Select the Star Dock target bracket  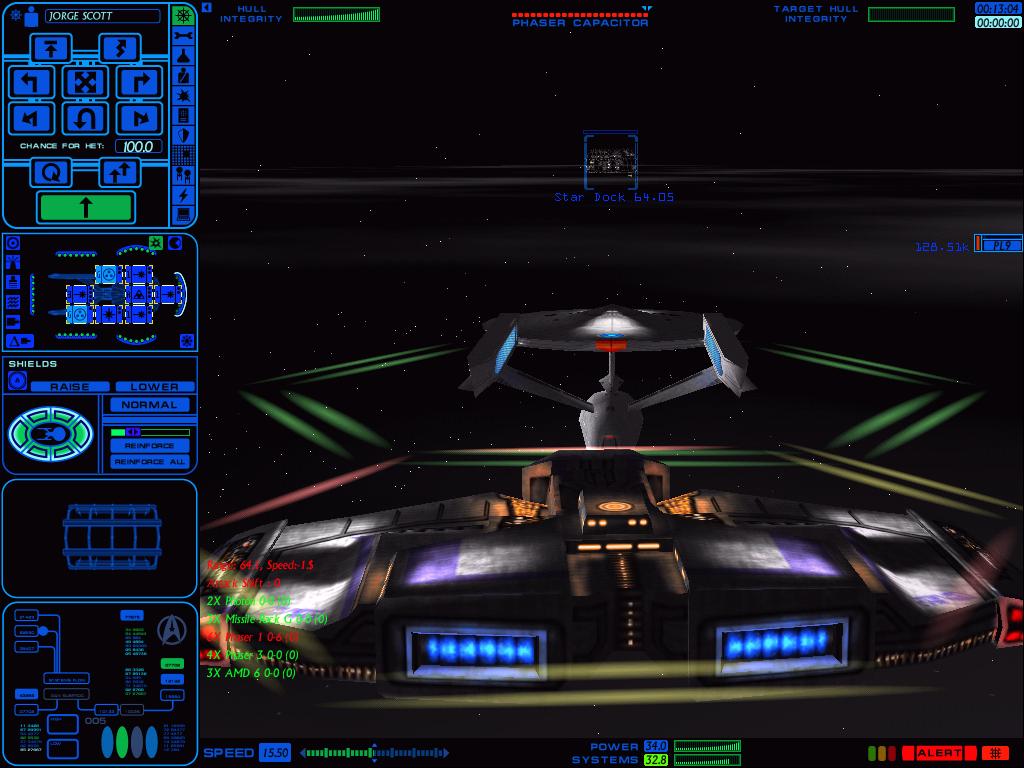tap(610, 161)
